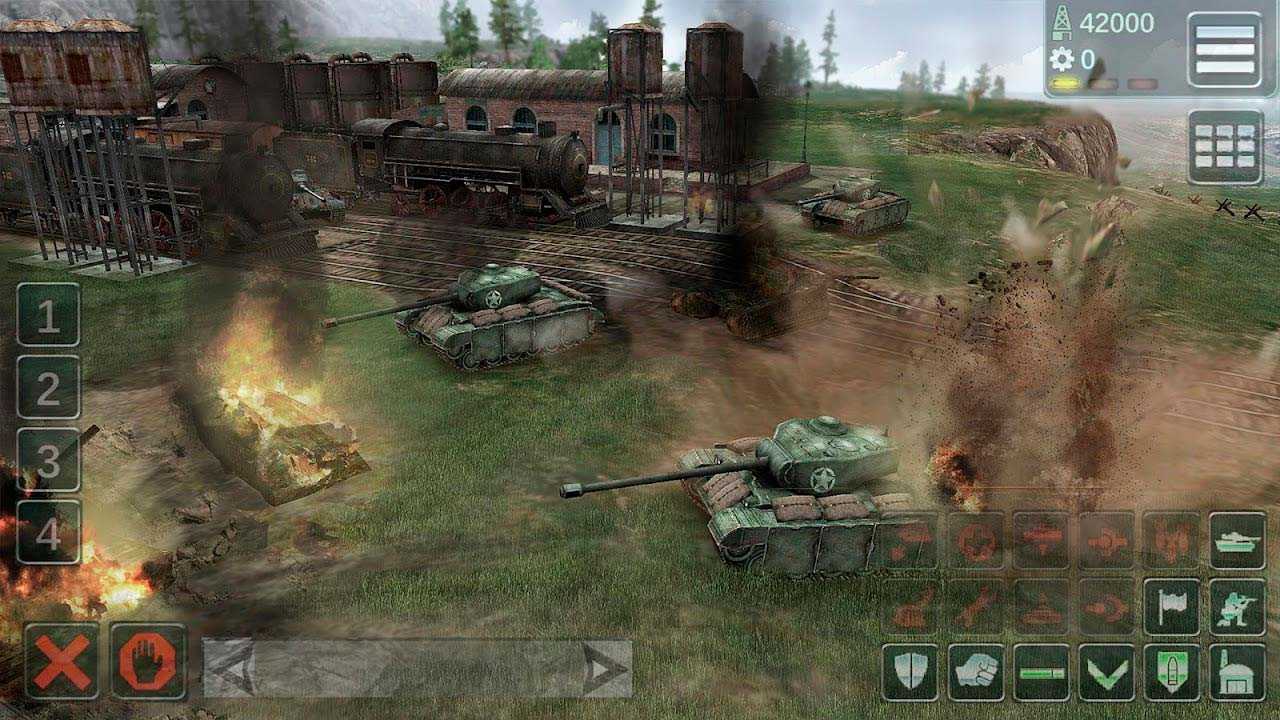Click the green chevron rank icon
Viewport: 1280px width, 720px height.
[x=1106, y=672]
